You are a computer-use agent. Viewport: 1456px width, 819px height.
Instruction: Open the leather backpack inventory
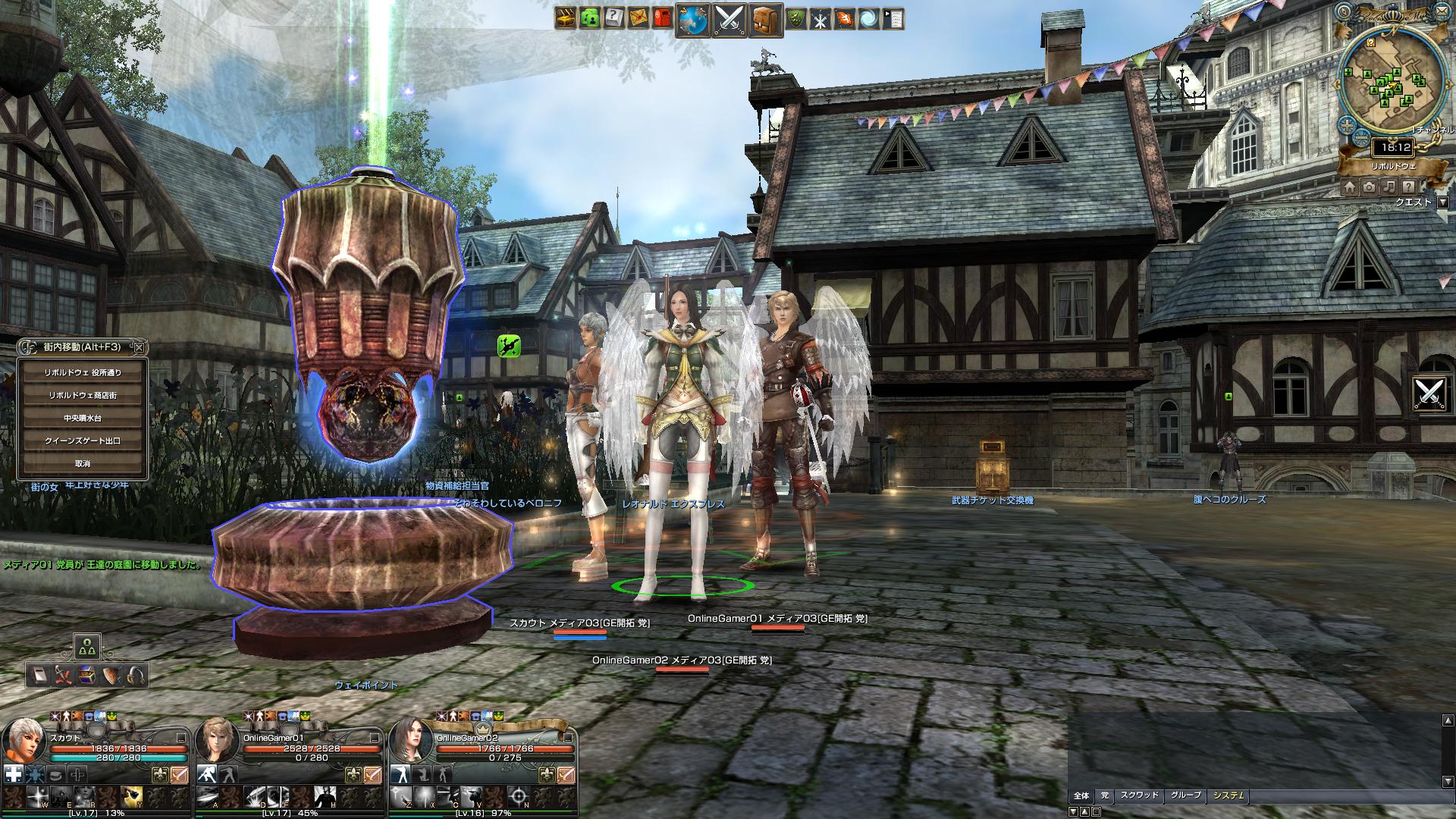(766, 19)
